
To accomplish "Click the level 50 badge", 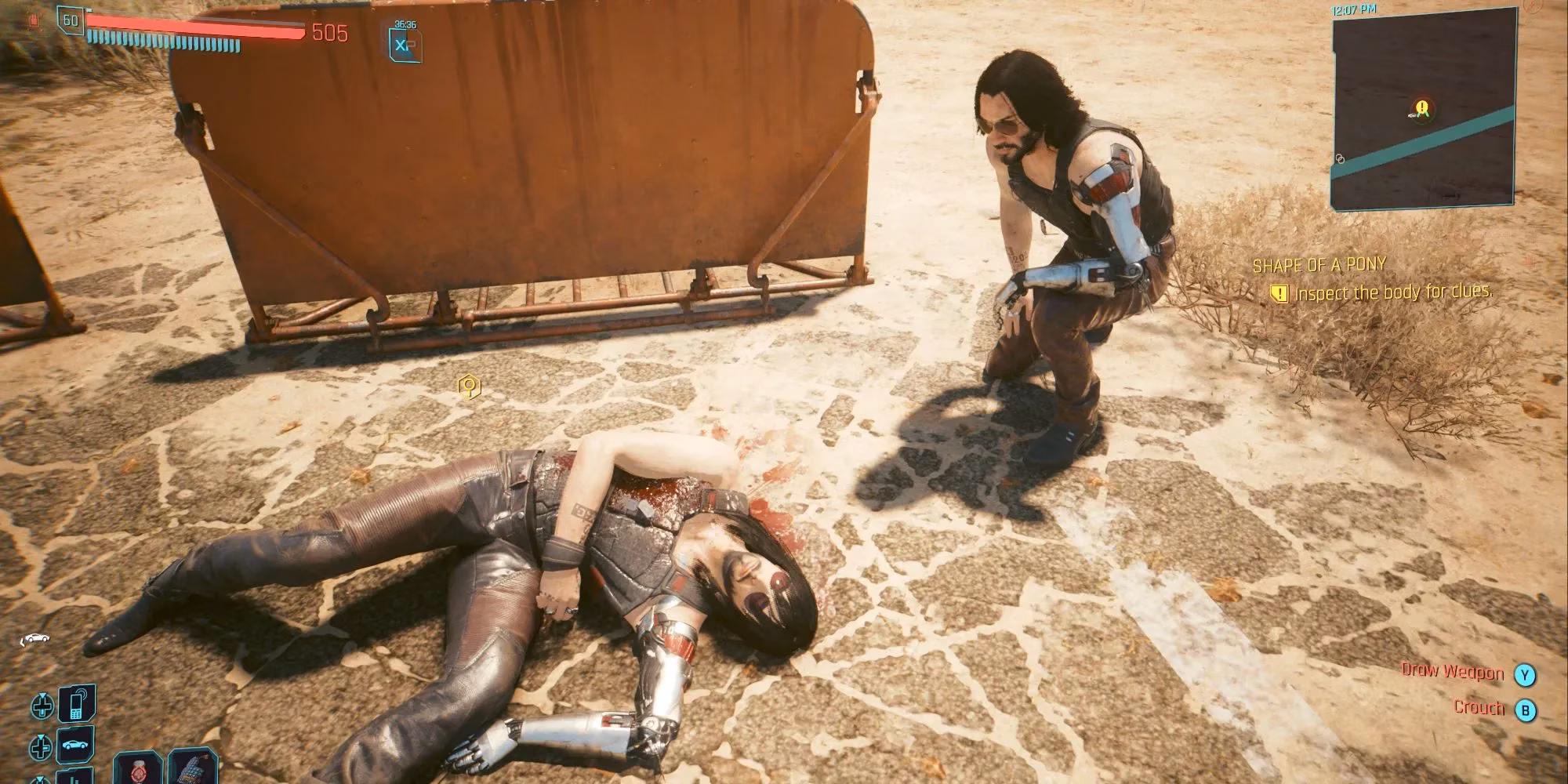I will [x=71, y=20].
